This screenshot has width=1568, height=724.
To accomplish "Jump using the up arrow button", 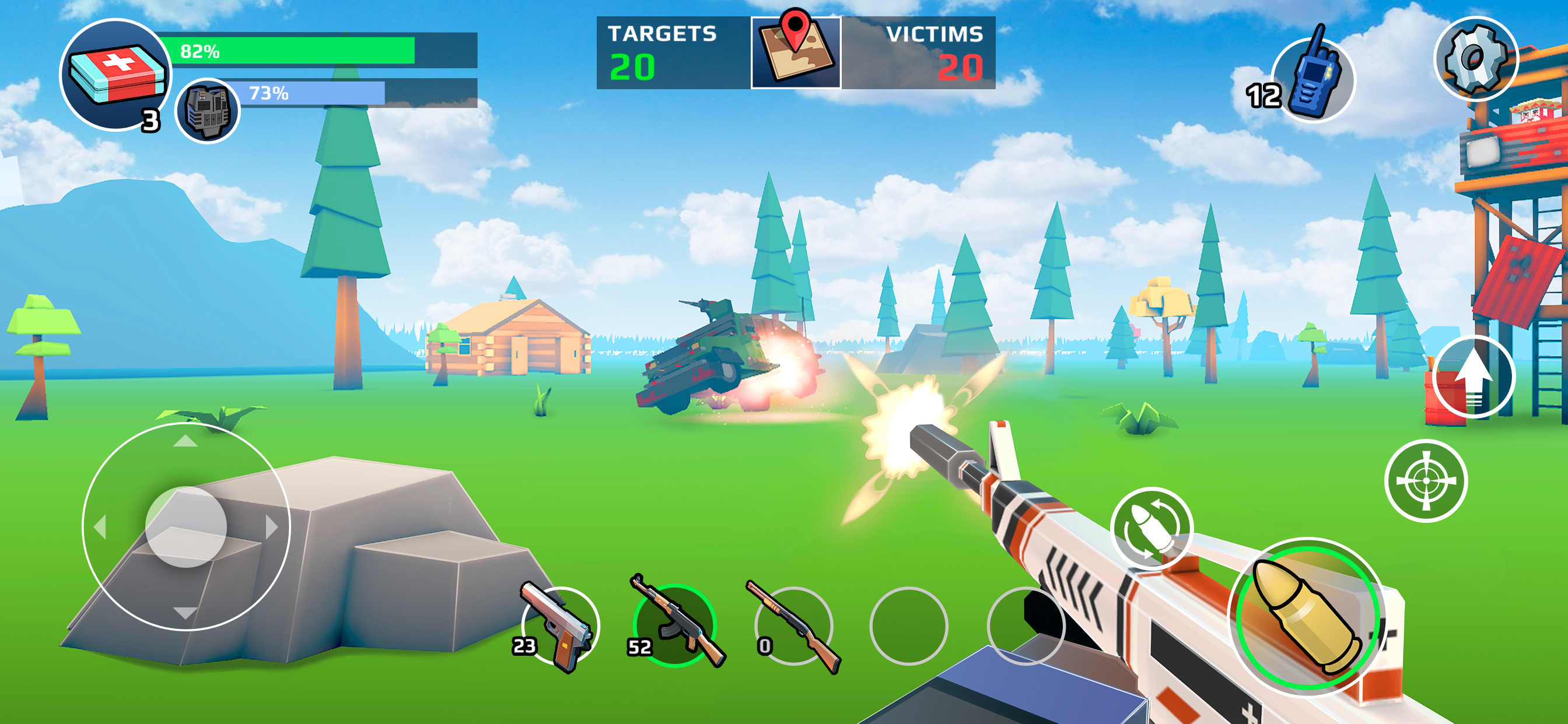I will click(x=1473, y=377).
